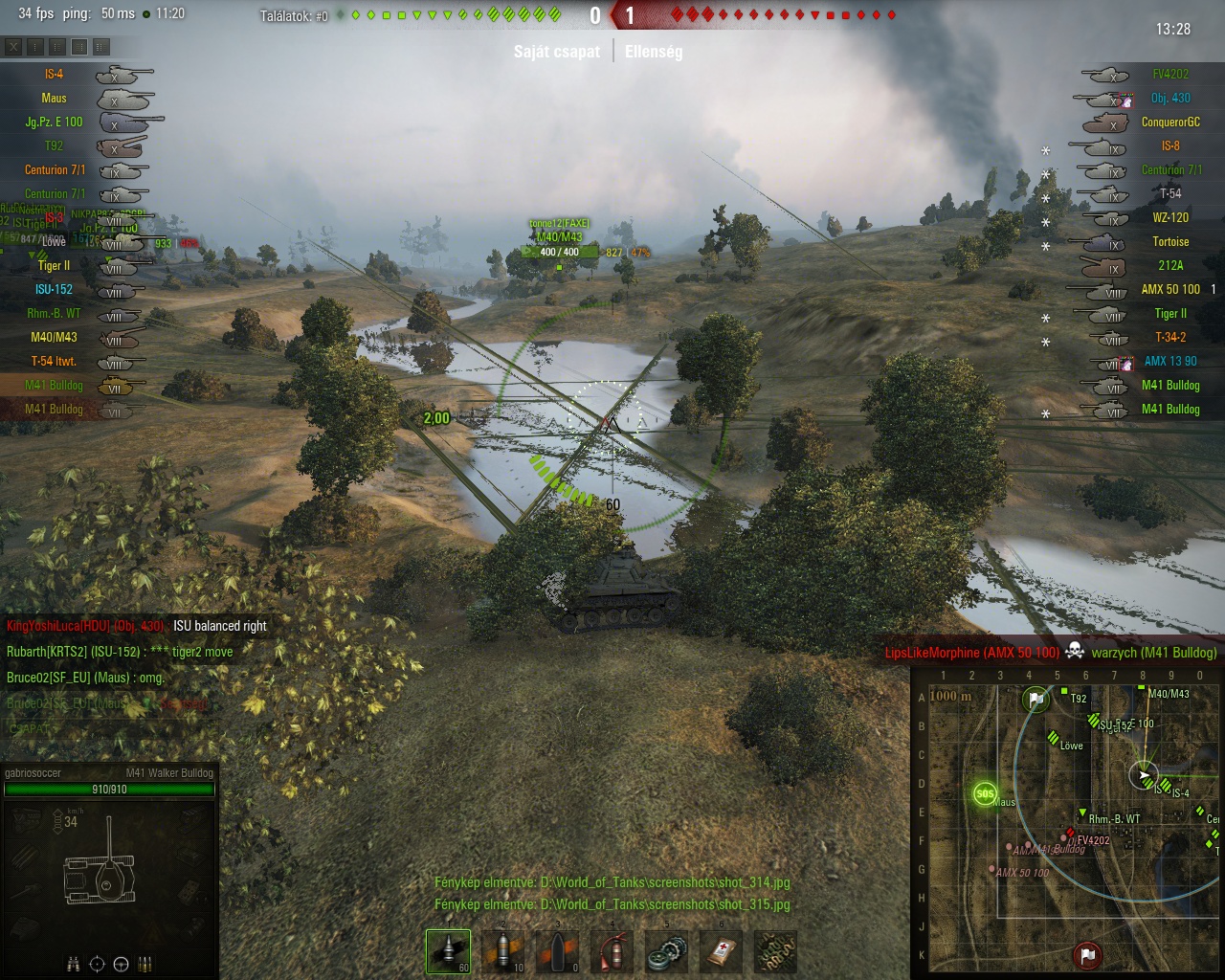The height and width of the screenshot is (980, 1225).
Task: Click the camouflage net equipment slot
Action: [775, 951]
